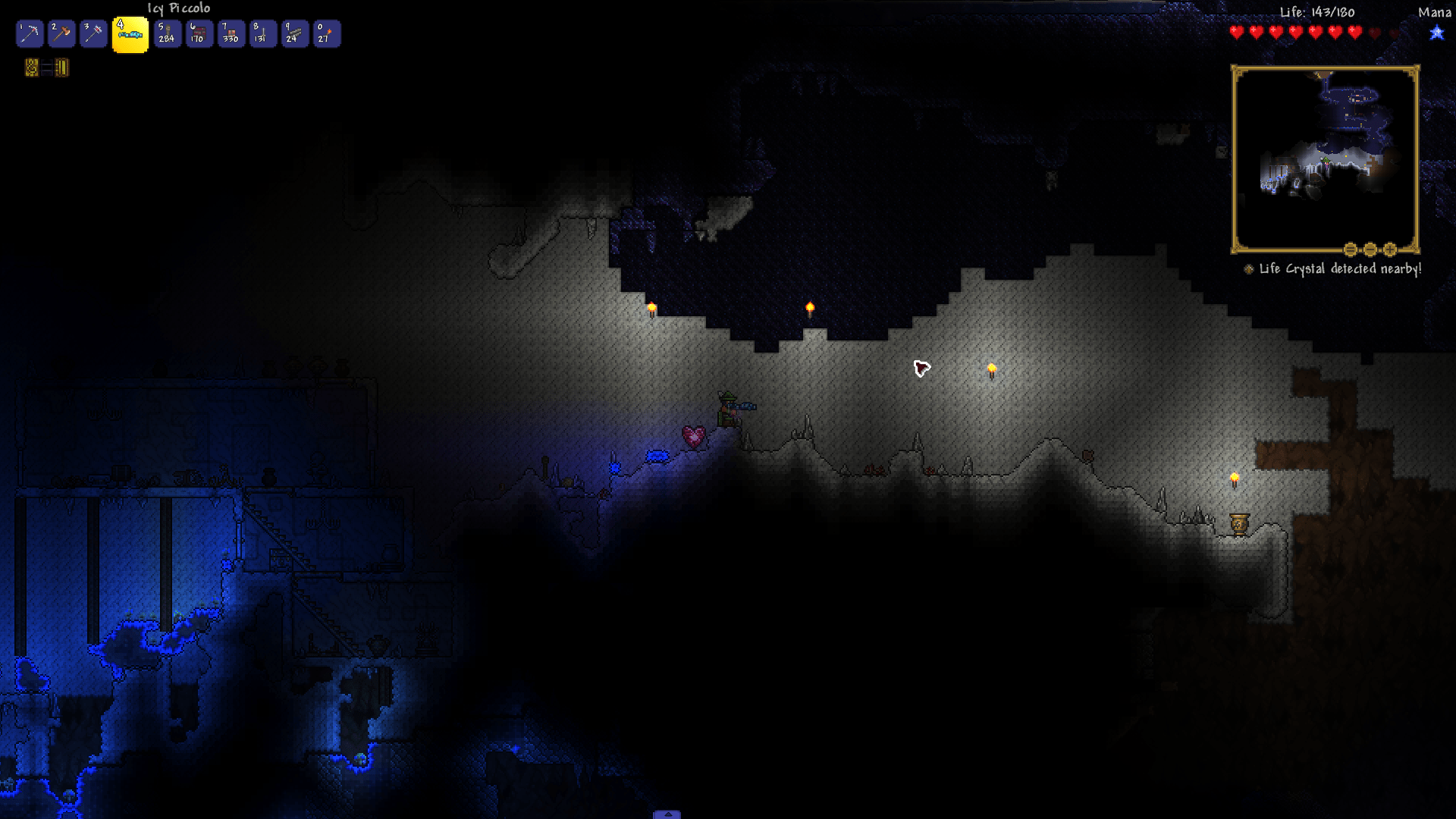This screenshot has width=1456, height=819.
Task: Click the player marker on the minimap
Action: 1326,162
